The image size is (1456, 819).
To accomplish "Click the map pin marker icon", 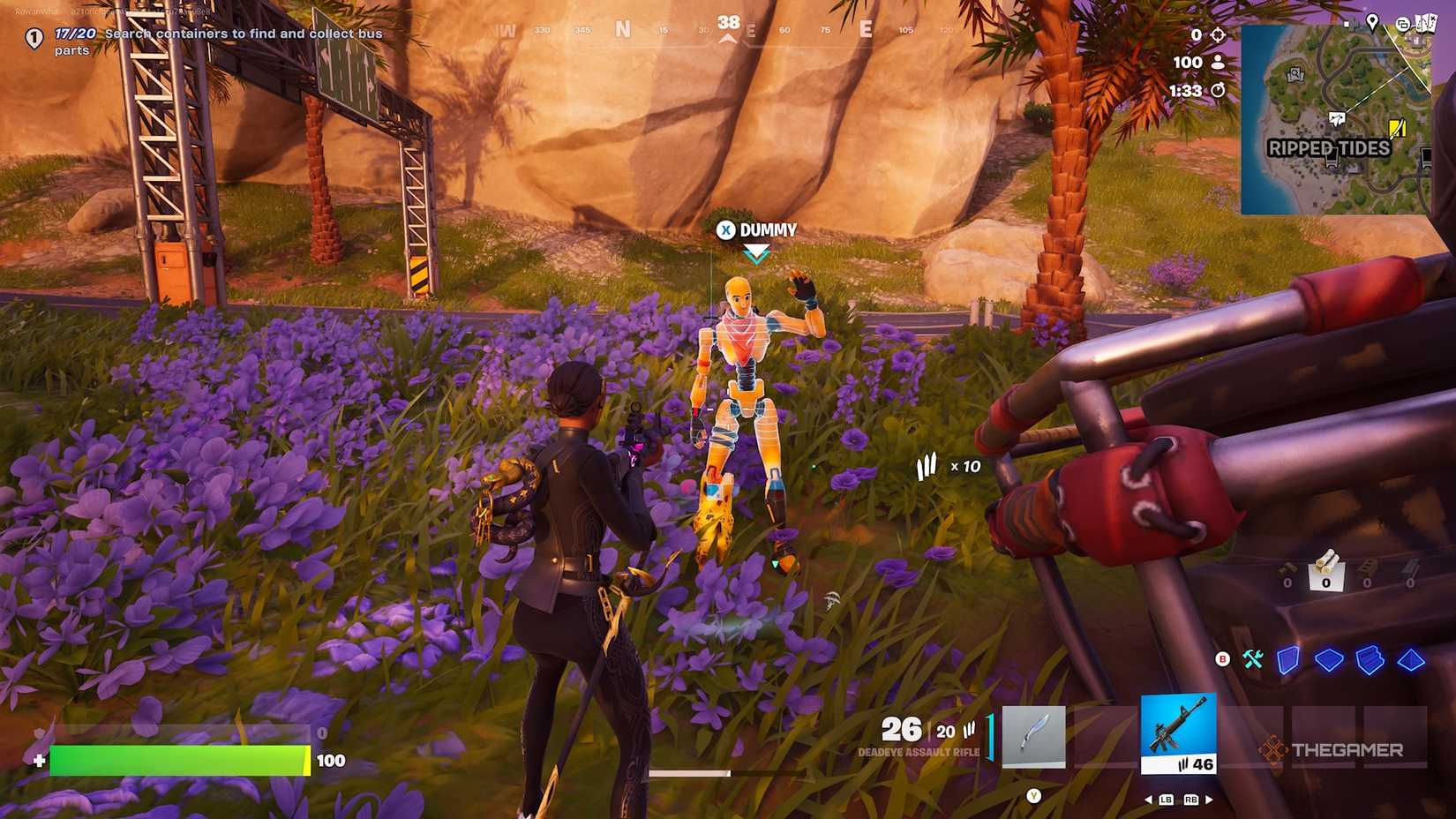I will coord(1372,23).
